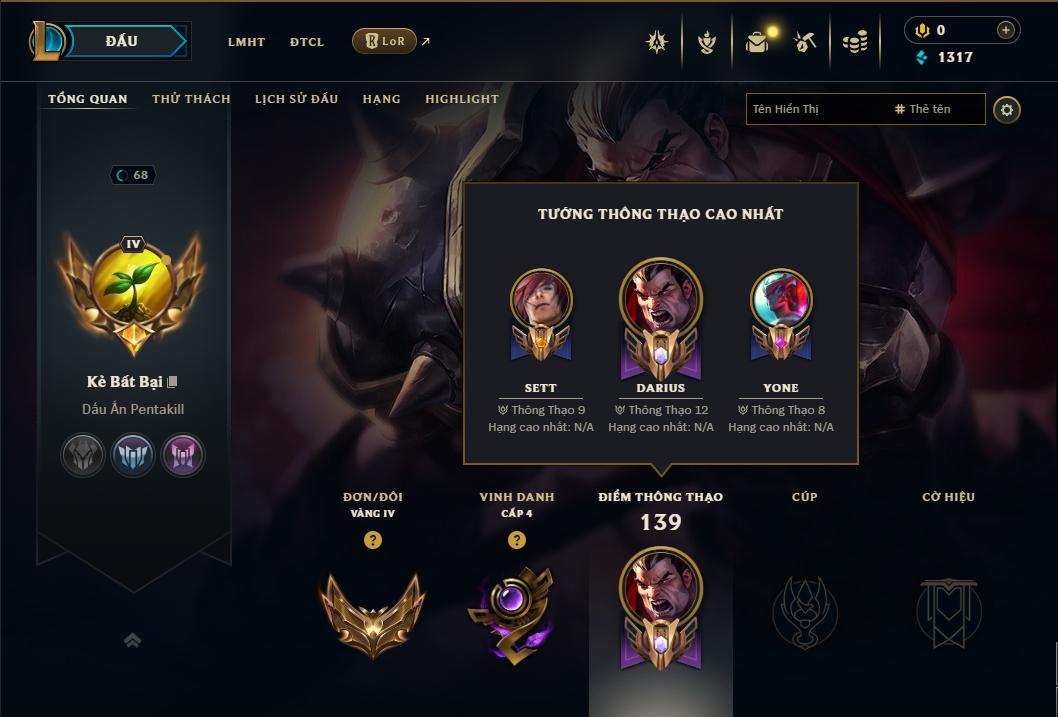The width and height of the screenshot is (1058, 717).
Task: Open the LỊCH SỬ ĐẤU tab
Action: [296, 99]
